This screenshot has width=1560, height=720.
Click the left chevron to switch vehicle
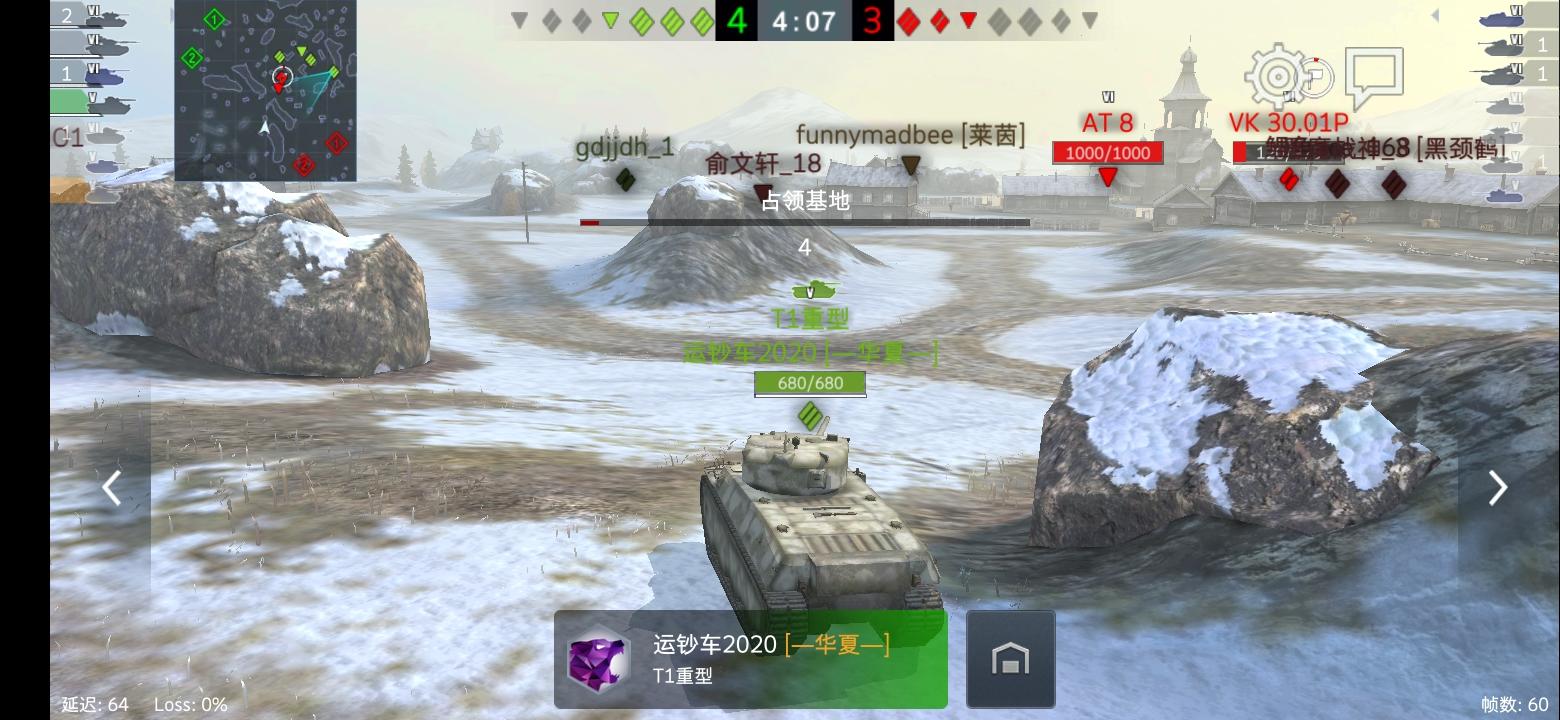(112, 487)
